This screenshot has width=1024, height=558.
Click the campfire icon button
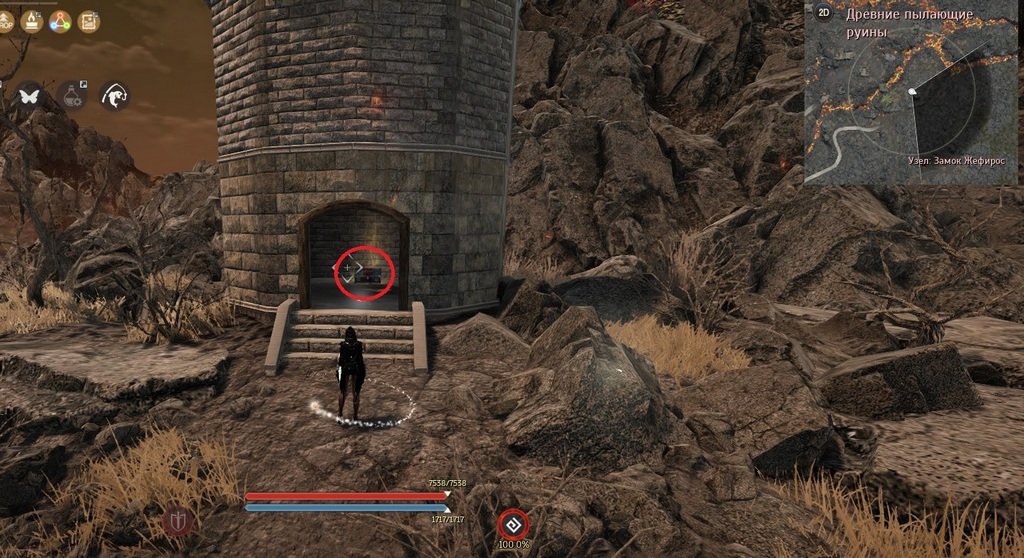point(33,19)
